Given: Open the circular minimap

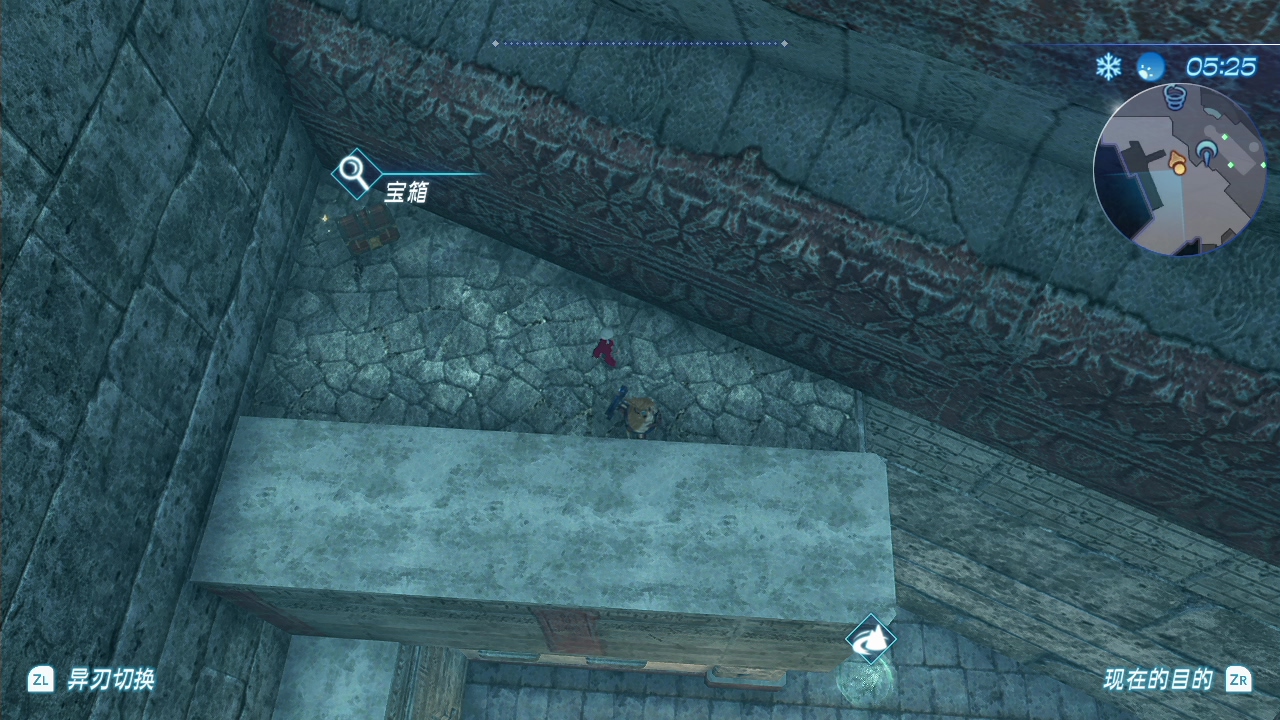Looking at the screenshot, I should point(1180,171).
